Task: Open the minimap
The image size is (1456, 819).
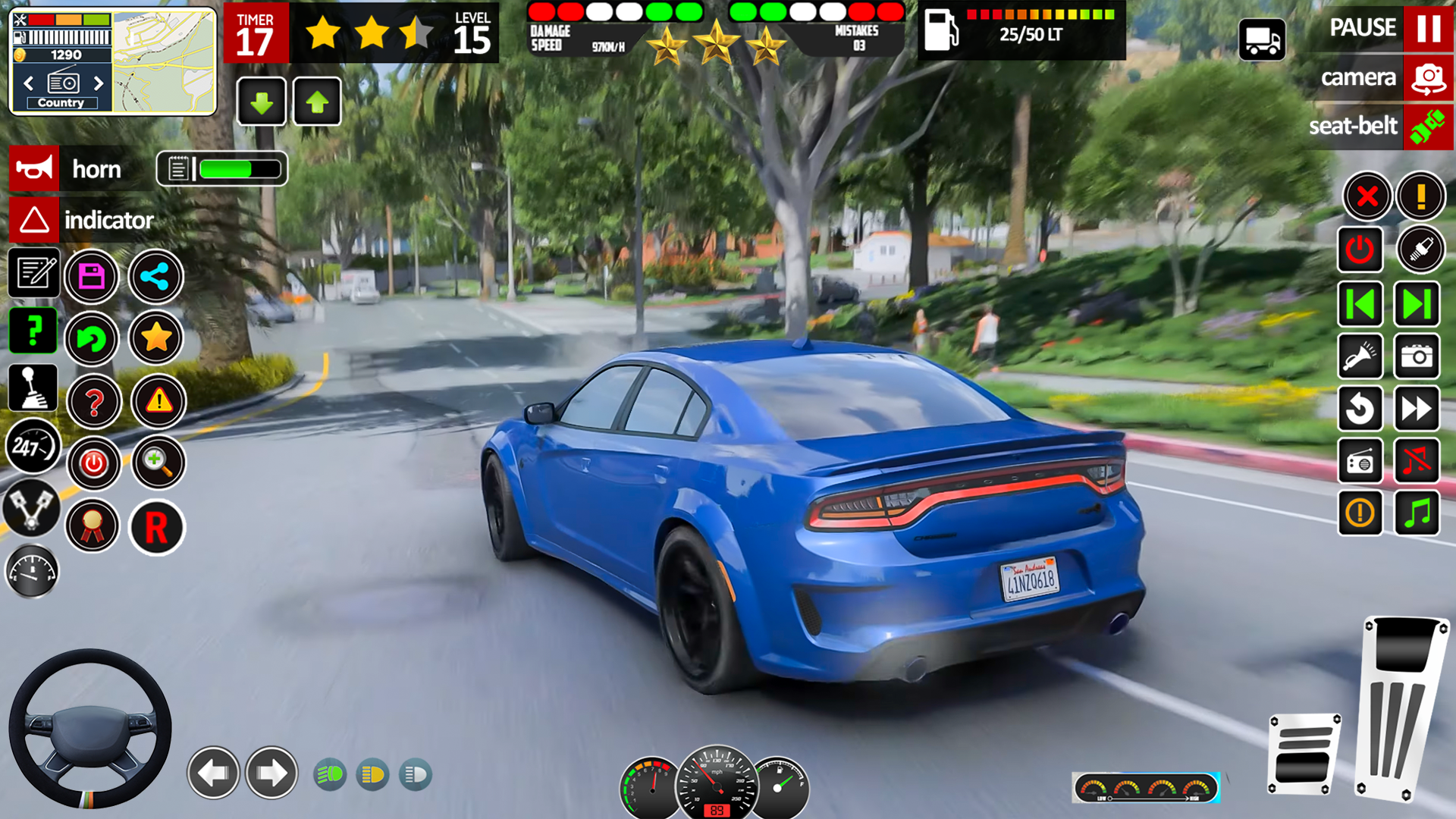Action: click(165, 62)
